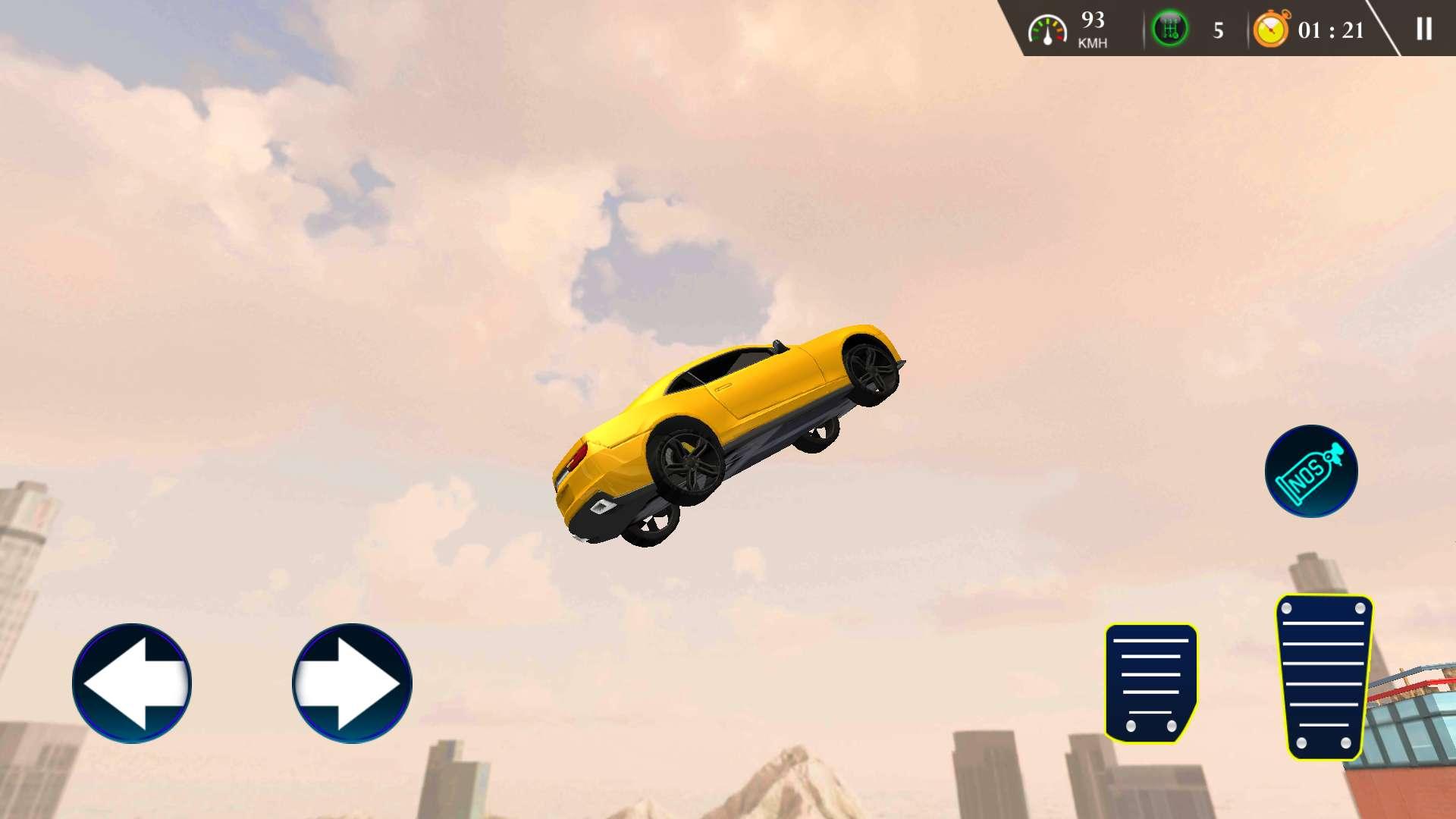Steer right with the right arrow
This screenshot has height=819, width=1456.
coord(352,683)
